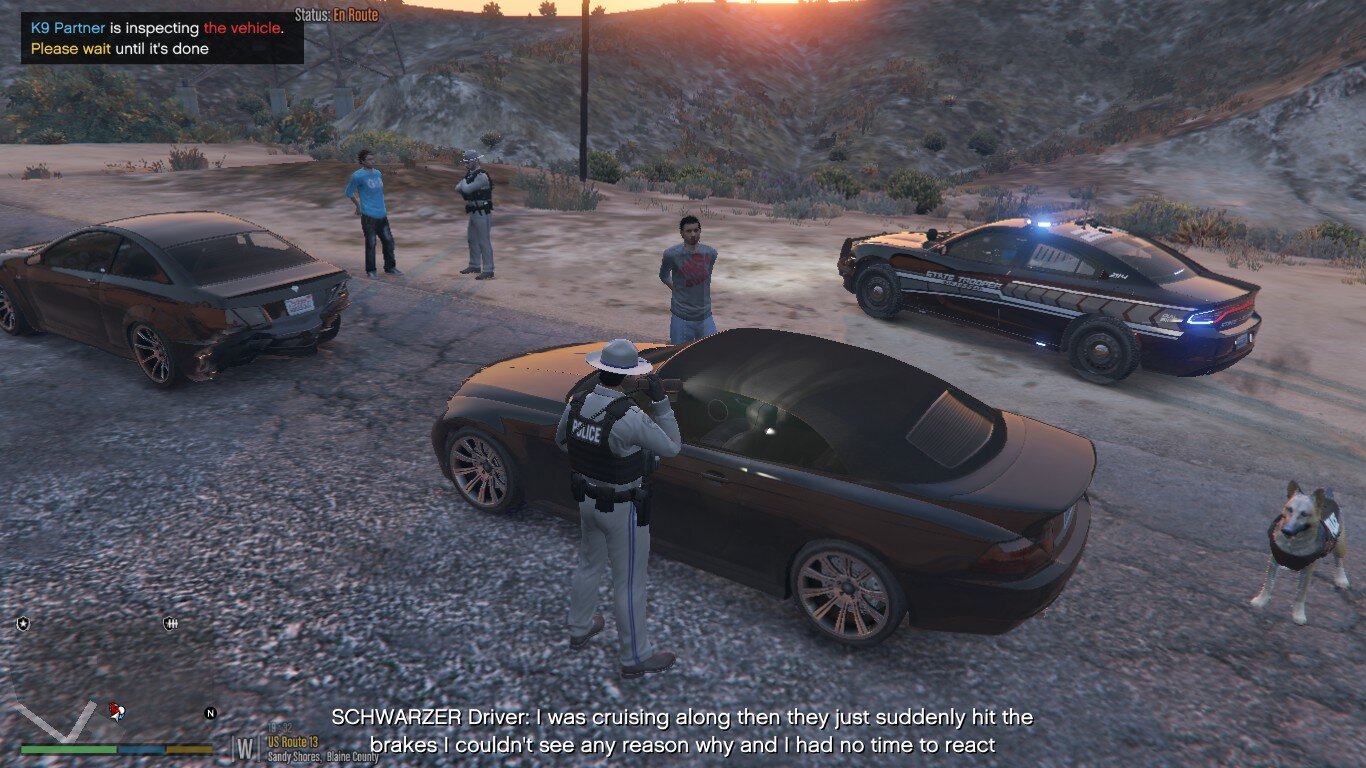Open the K9 Partner inspection notification
1366x768 pixels.
tap(162, 38)
